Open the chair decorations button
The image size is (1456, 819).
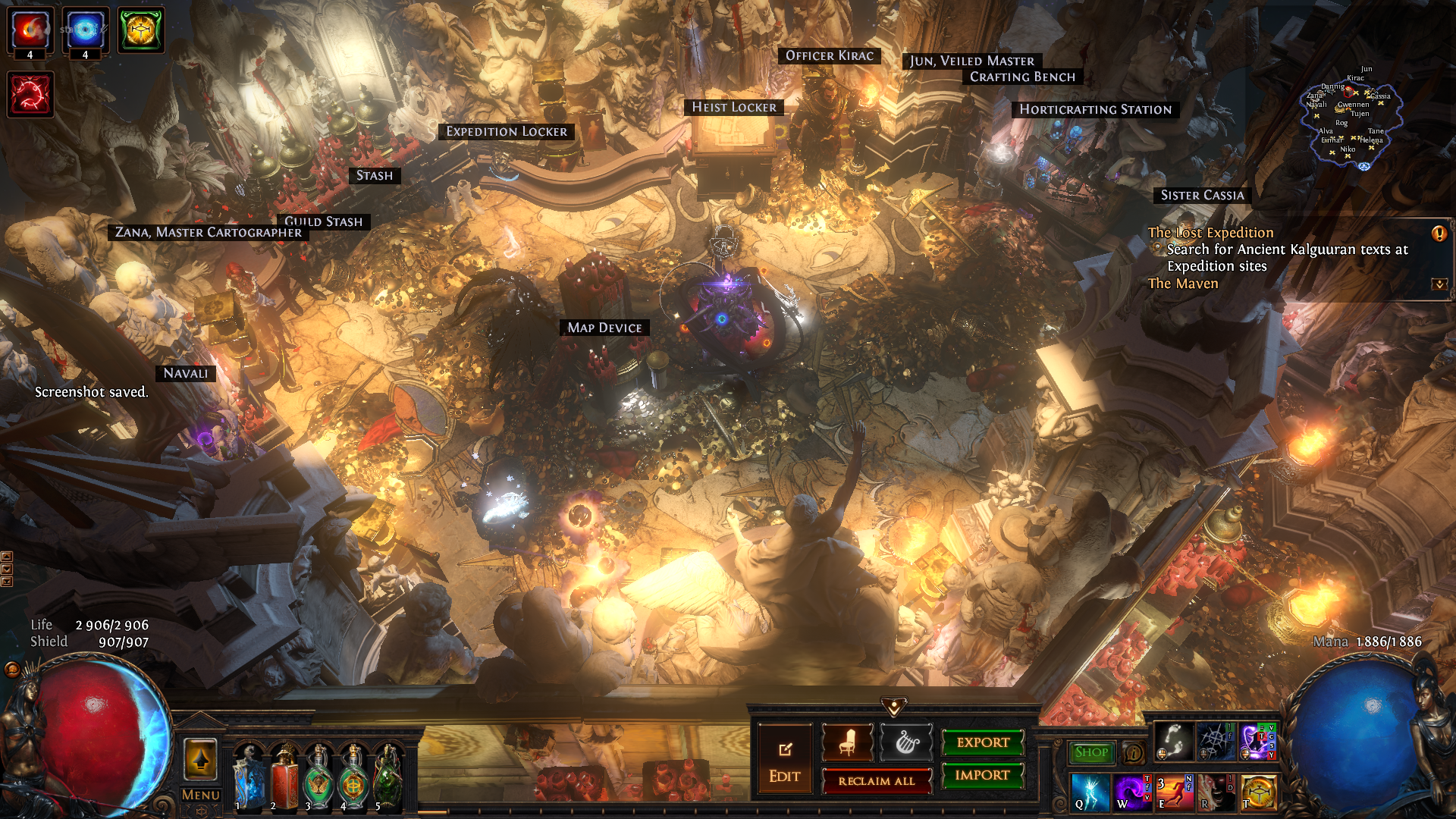tap(848, 742)
